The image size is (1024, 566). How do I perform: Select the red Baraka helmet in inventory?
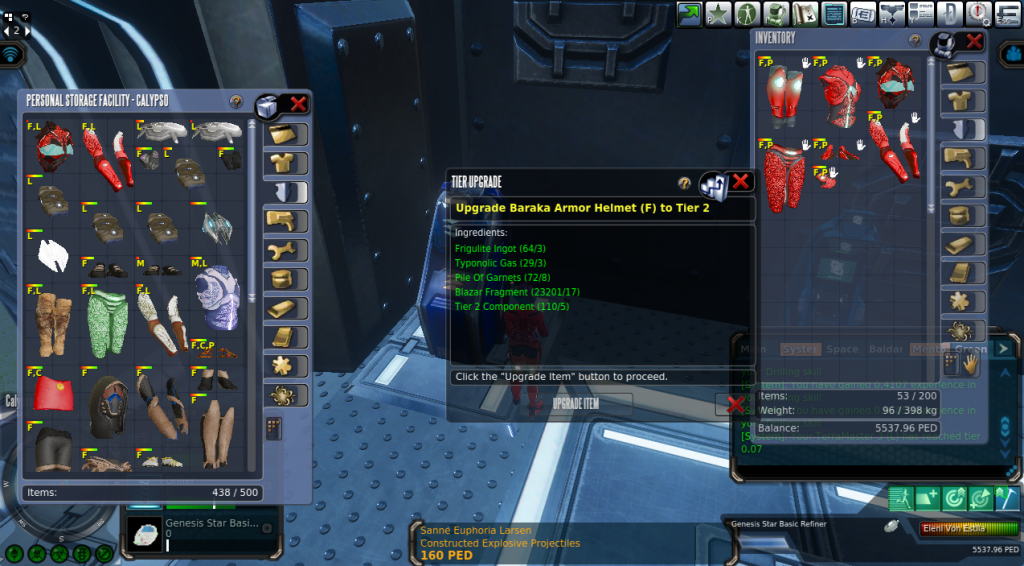893,84
